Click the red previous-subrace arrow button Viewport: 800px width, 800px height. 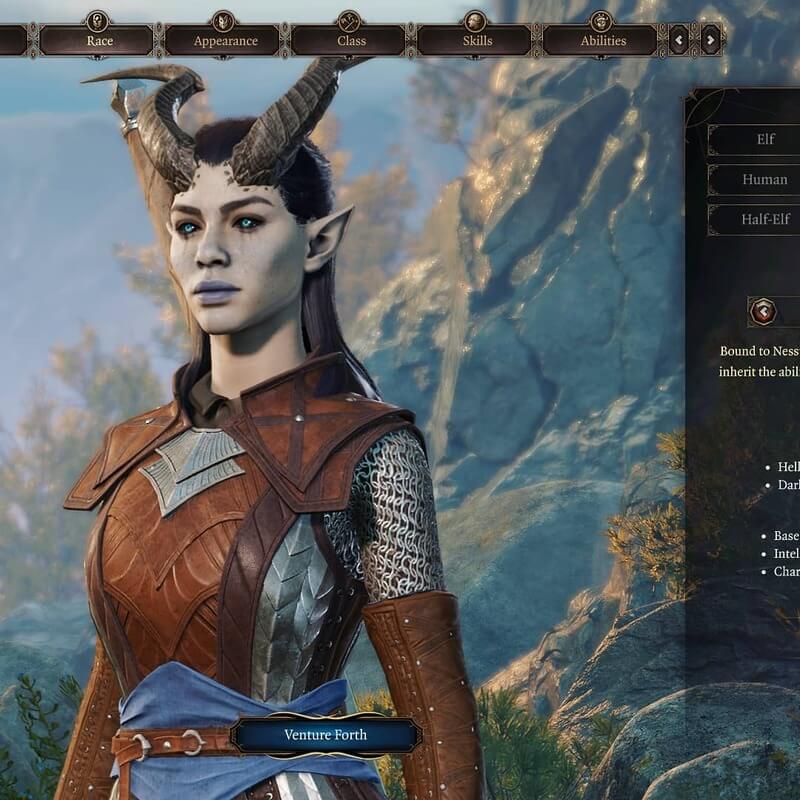coord(763,312)
